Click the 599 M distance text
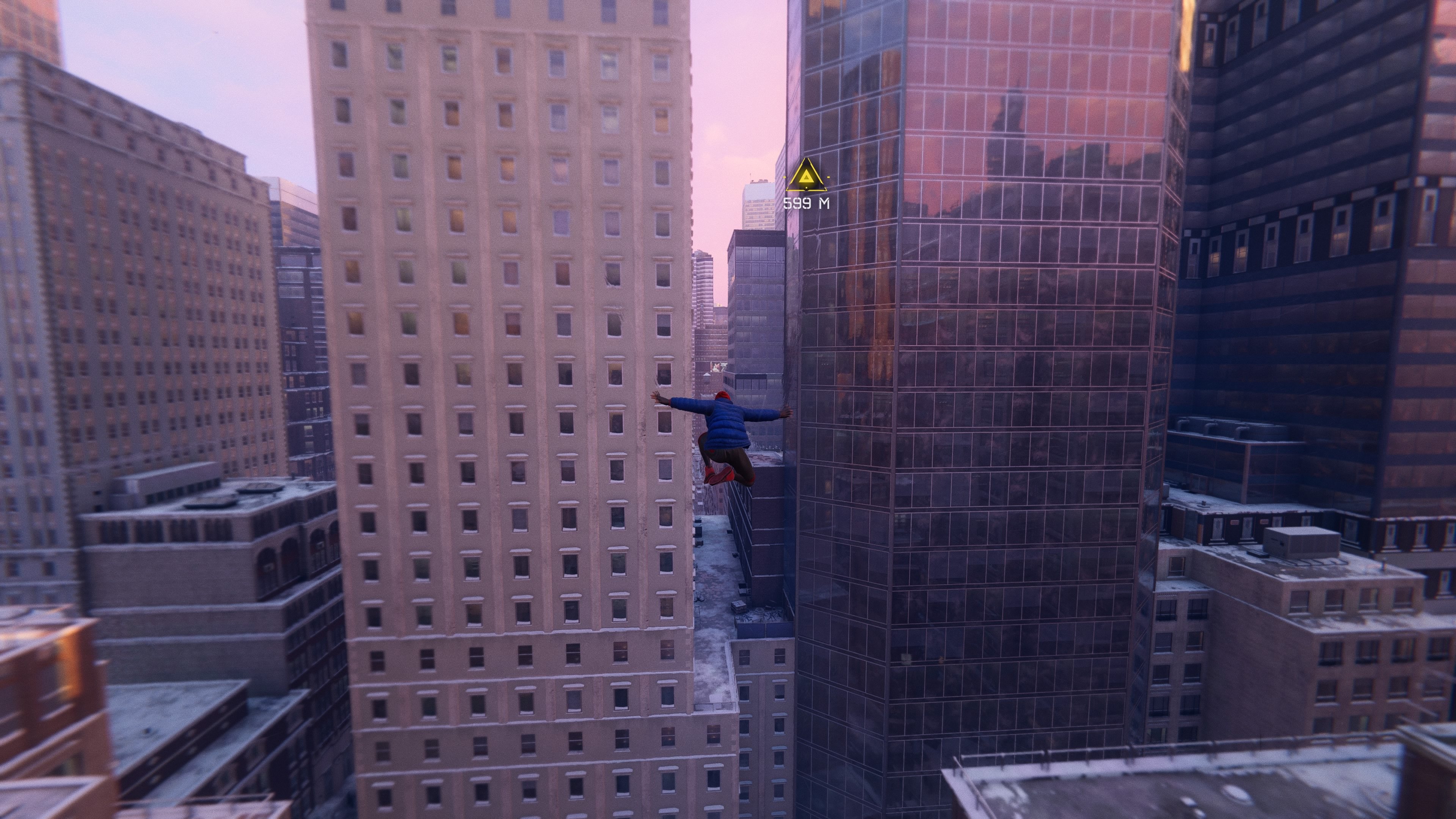 [x=806, y=204]
